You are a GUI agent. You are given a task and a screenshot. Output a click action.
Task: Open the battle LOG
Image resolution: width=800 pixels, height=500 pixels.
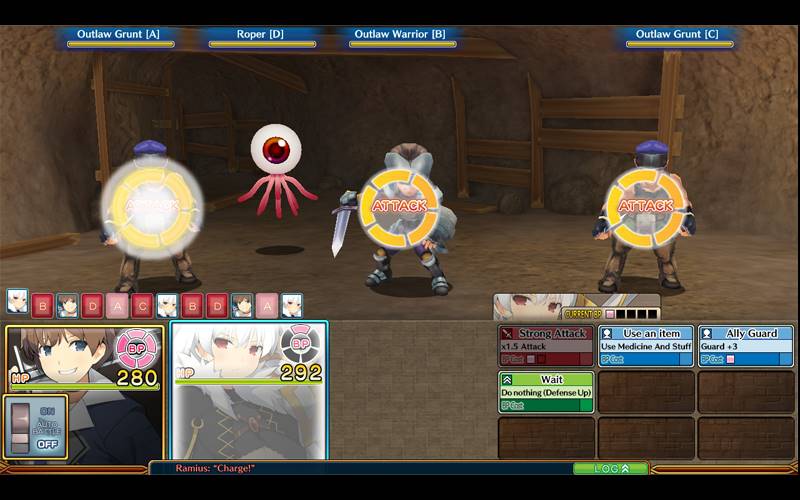[610, 468]
